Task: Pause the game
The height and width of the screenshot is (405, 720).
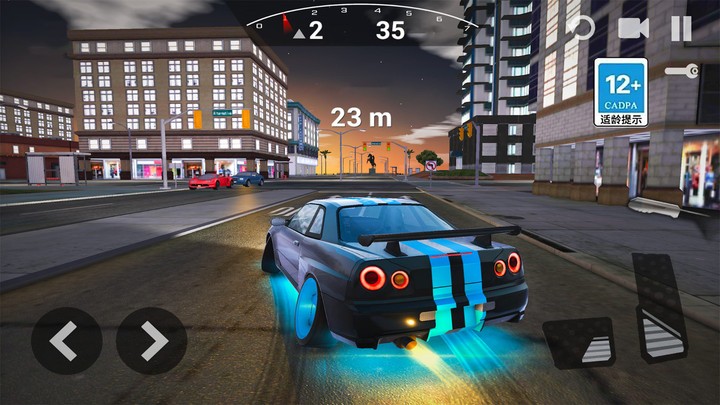Action: point(681,28)
